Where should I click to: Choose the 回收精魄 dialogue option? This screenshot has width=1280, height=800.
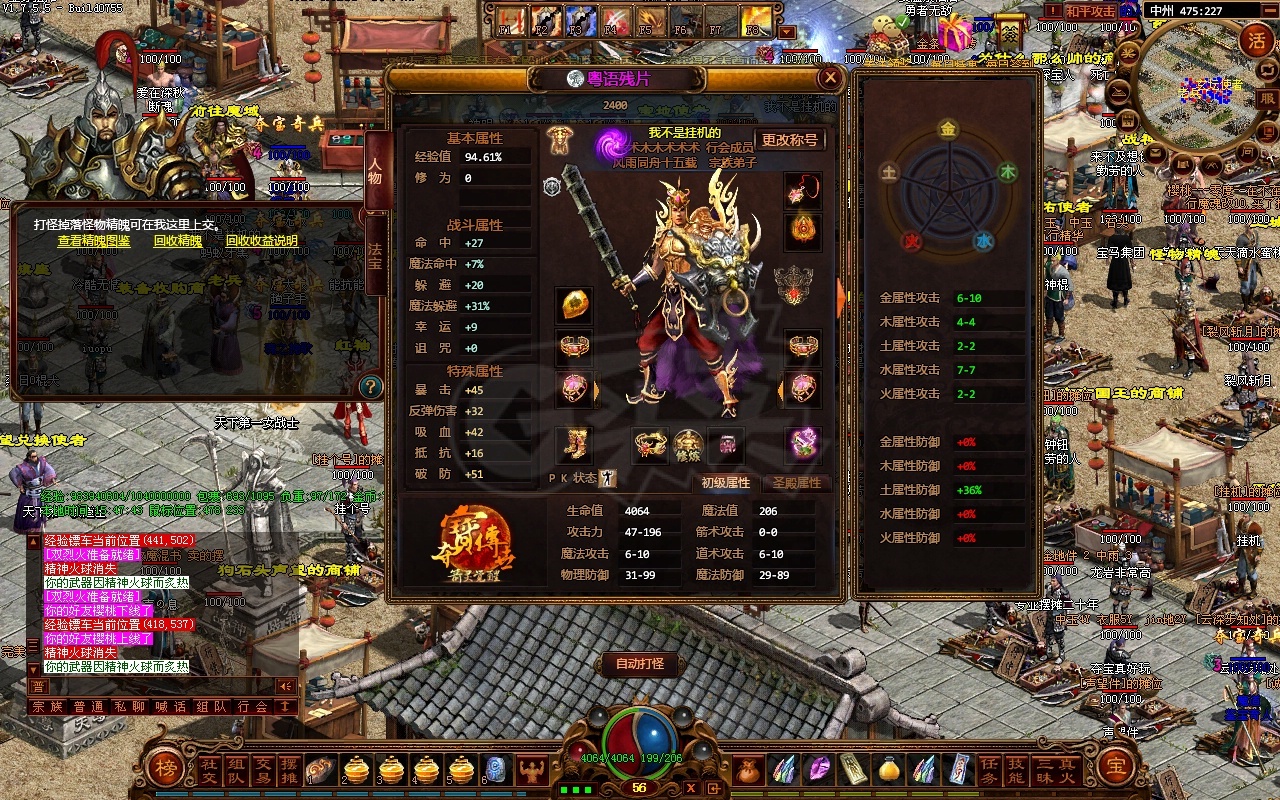click(177, 241)
